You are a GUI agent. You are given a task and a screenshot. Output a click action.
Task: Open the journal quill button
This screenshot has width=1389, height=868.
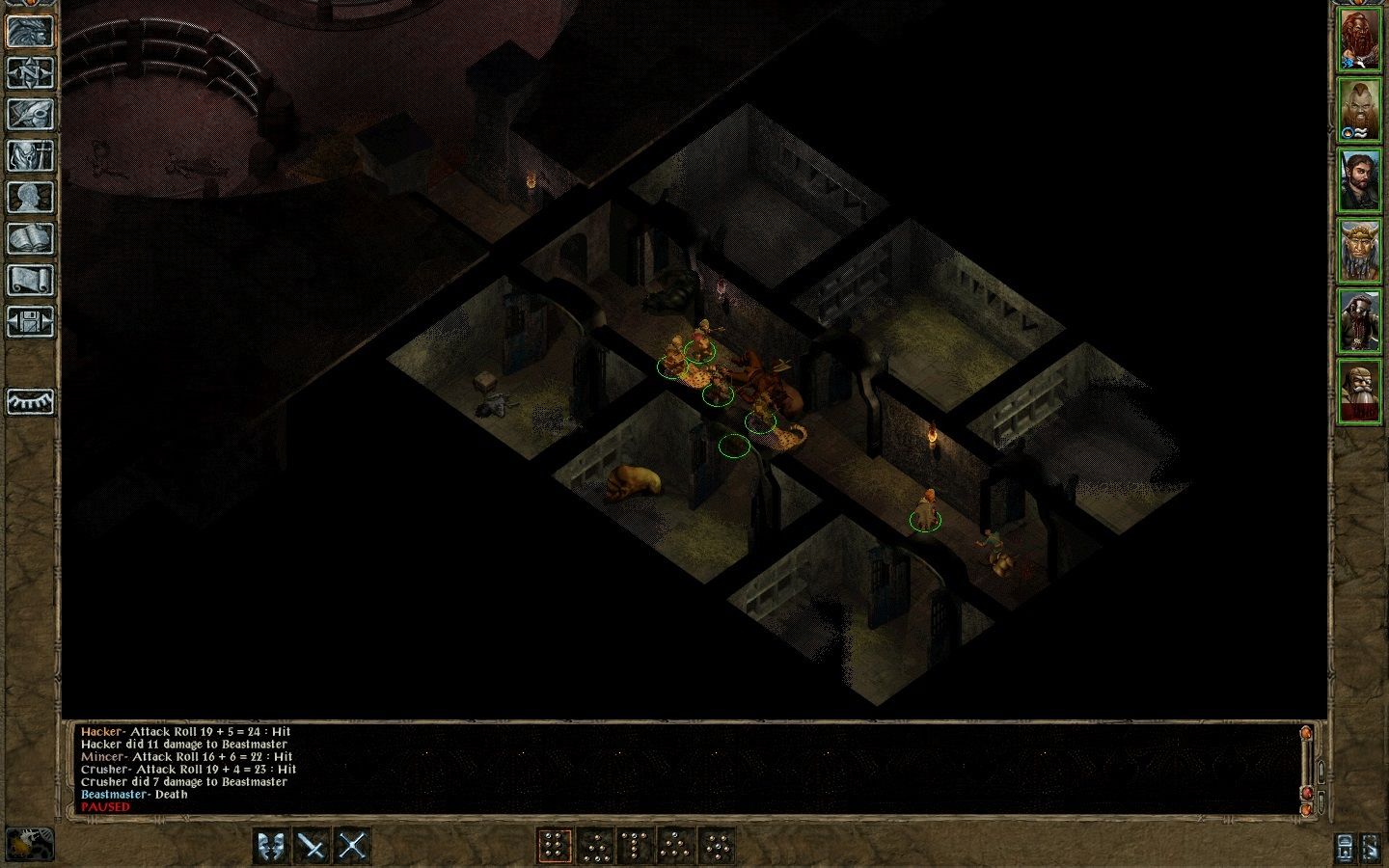click(x=31, y=114)
